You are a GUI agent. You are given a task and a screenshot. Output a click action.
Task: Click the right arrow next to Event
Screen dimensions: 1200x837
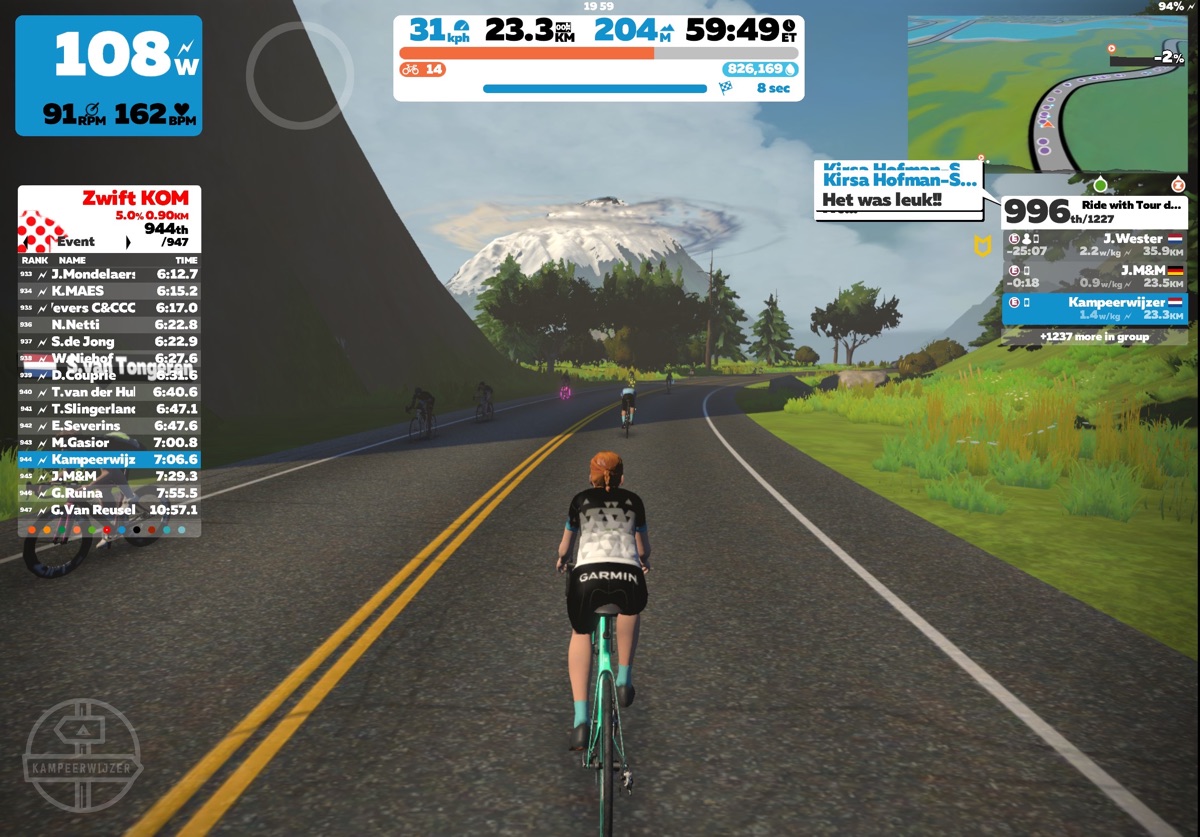coord(128,242)
